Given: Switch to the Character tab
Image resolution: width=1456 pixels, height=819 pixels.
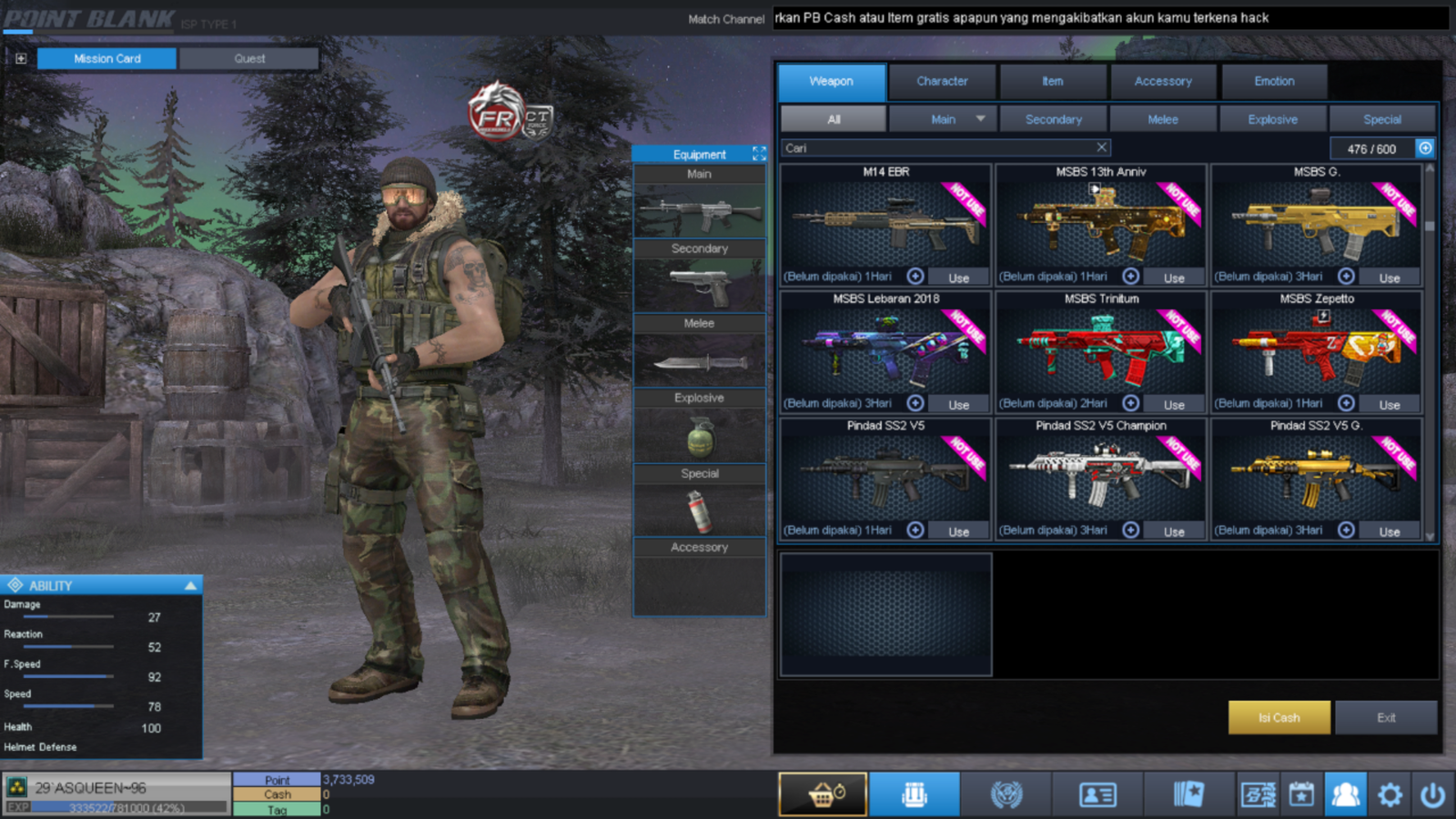Looking at the screenshot, I should tap(942, 81).
